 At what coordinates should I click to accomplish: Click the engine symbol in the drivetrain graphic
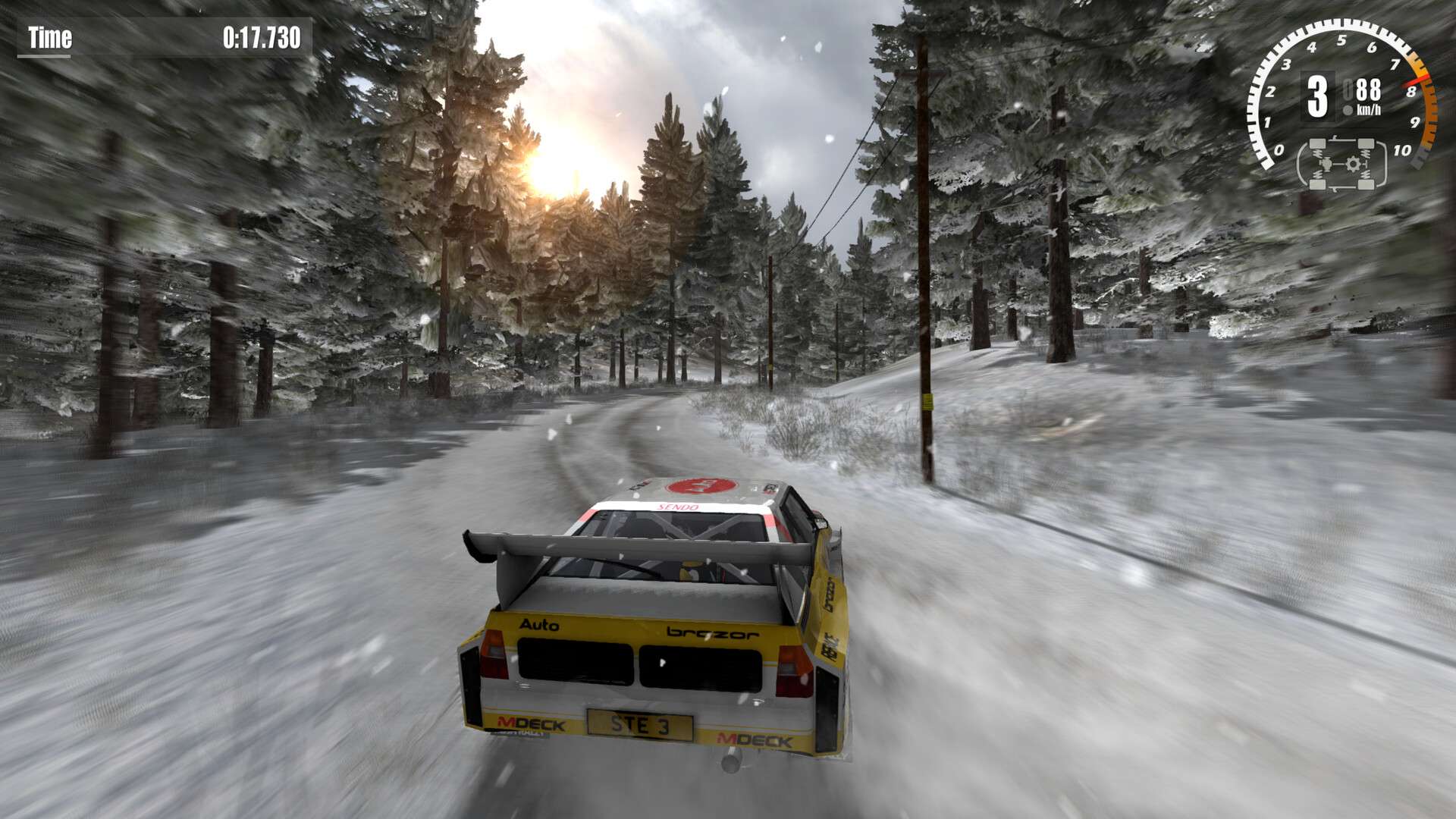point(1326,165)
